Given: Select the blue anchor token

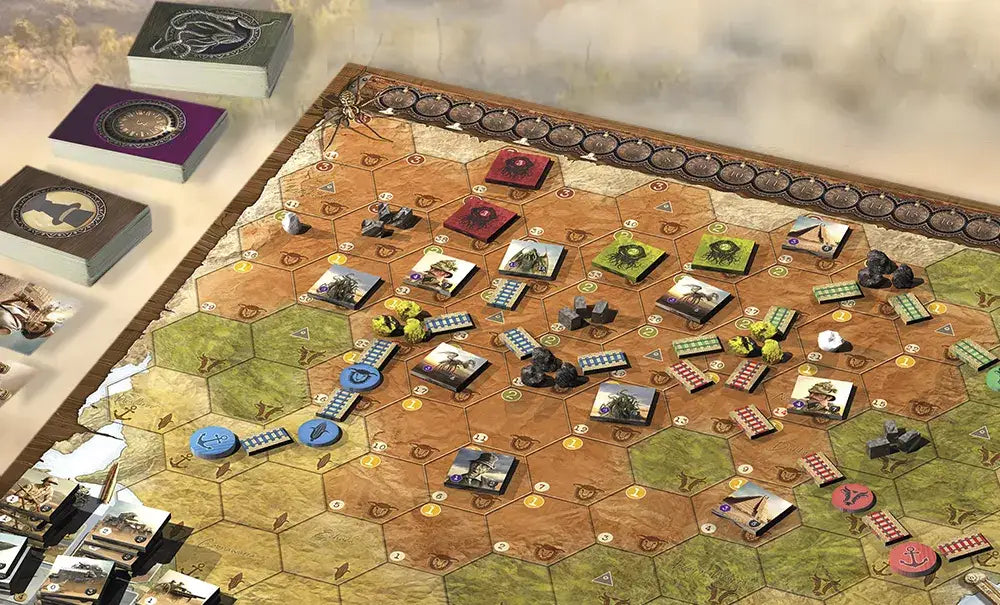Looking at the screenshot, I should coord(213,441).
